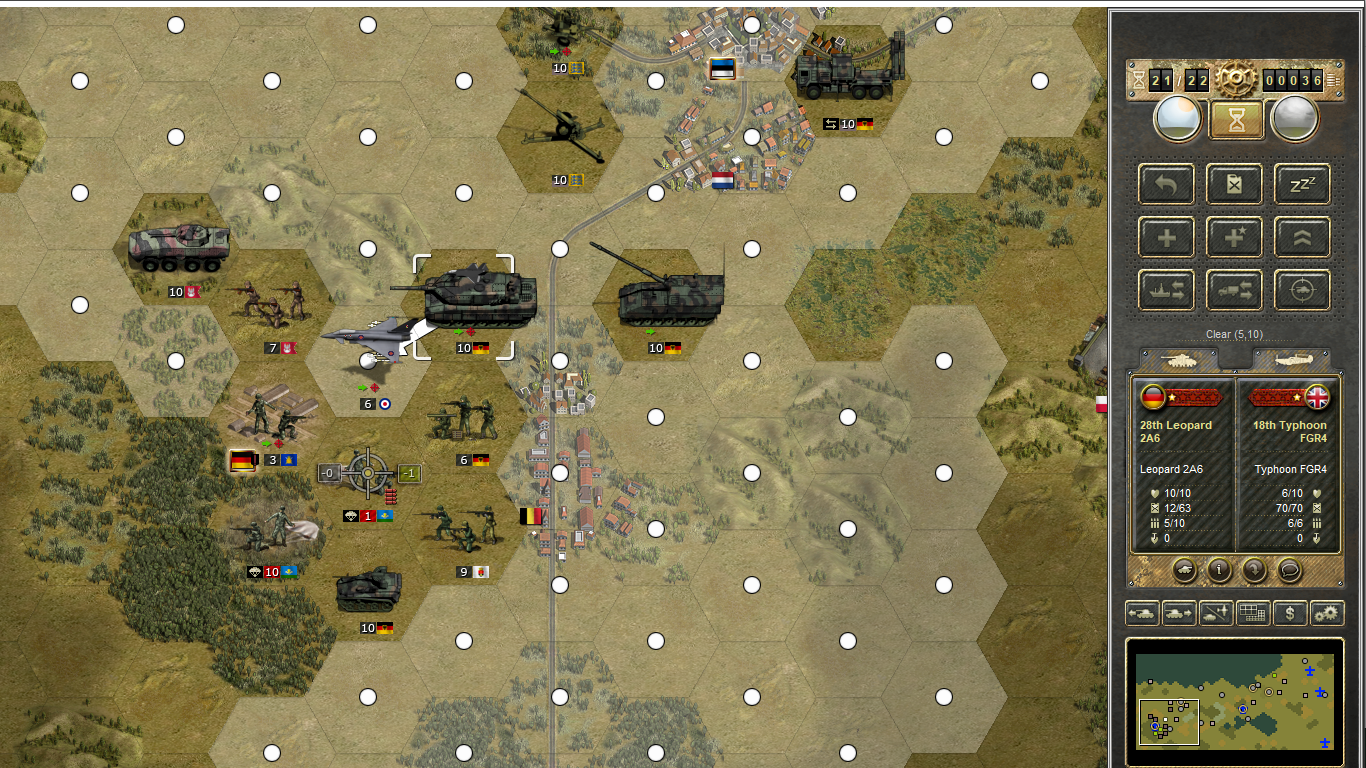Put the unit to sleep (ZZZ button)

coord(1302,184)
